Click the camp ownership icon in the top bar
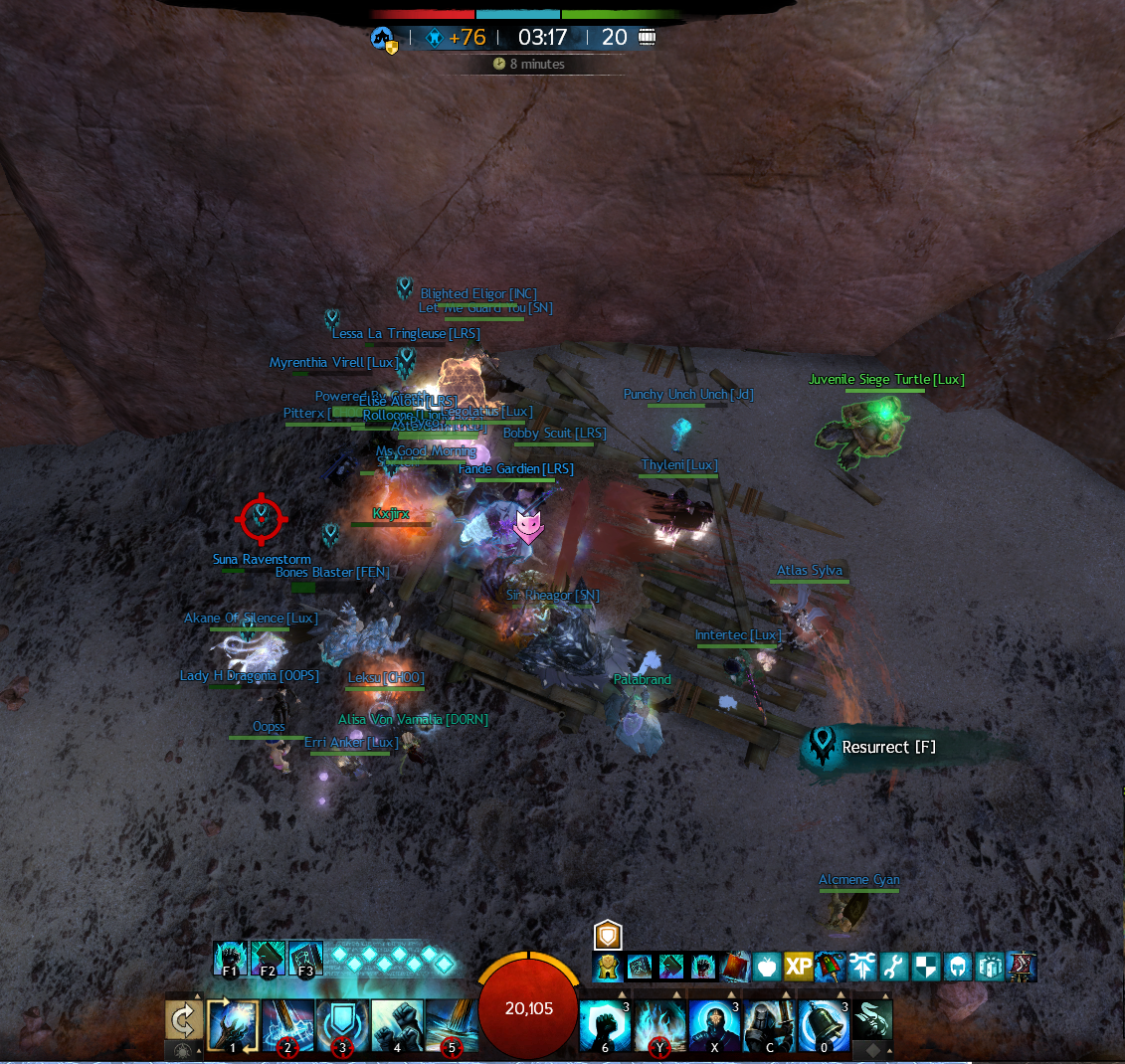 pos(384,40)
